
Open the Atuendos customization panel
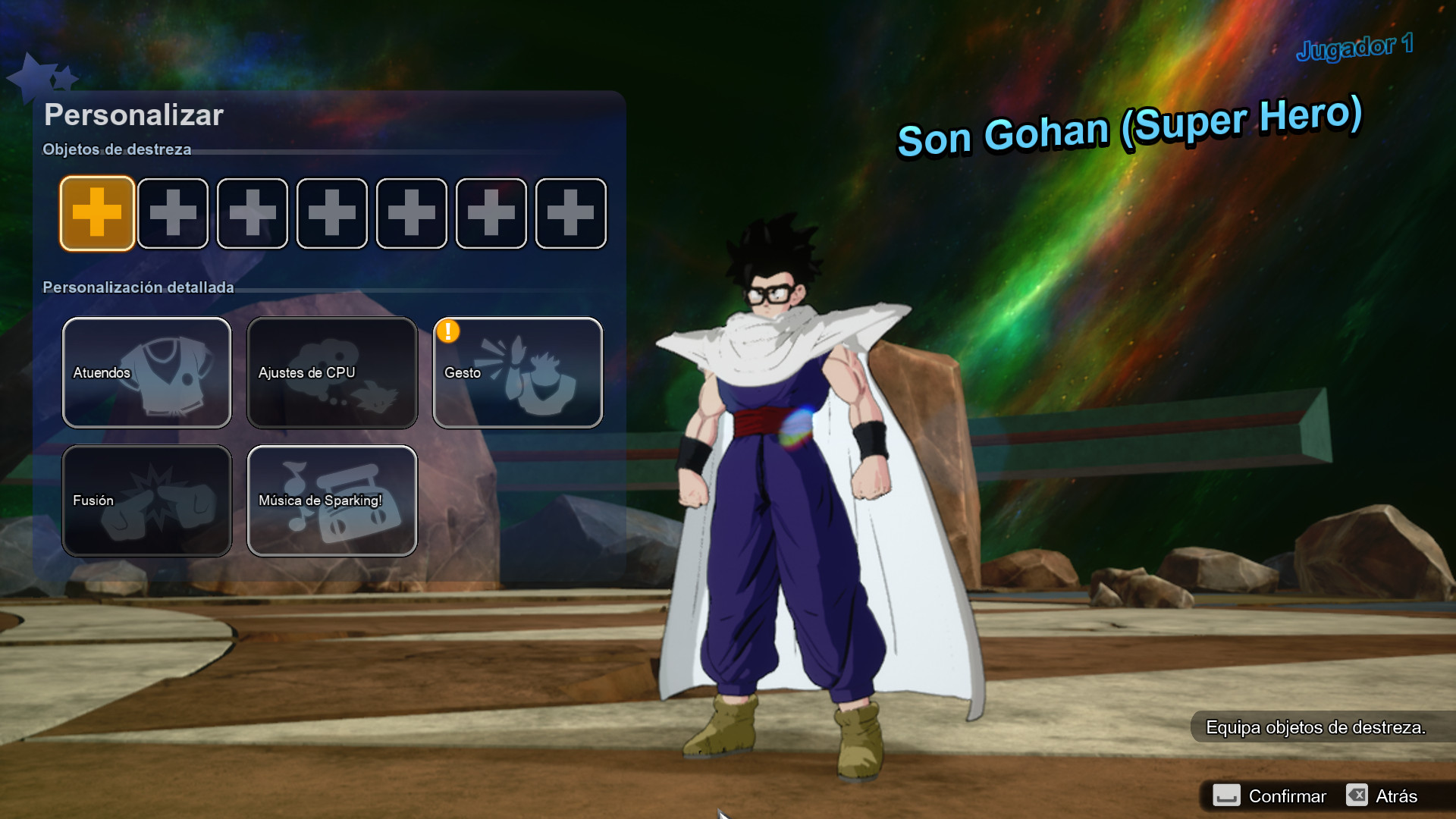click(147, 372)
